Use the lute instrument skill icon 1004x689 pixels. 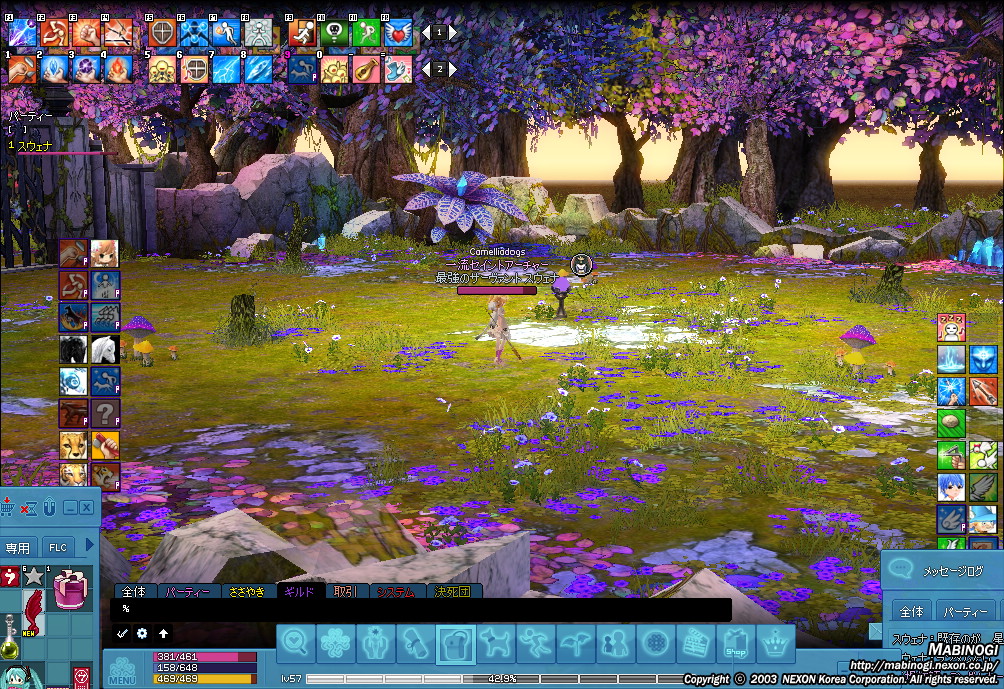click(x=366, y=69)
